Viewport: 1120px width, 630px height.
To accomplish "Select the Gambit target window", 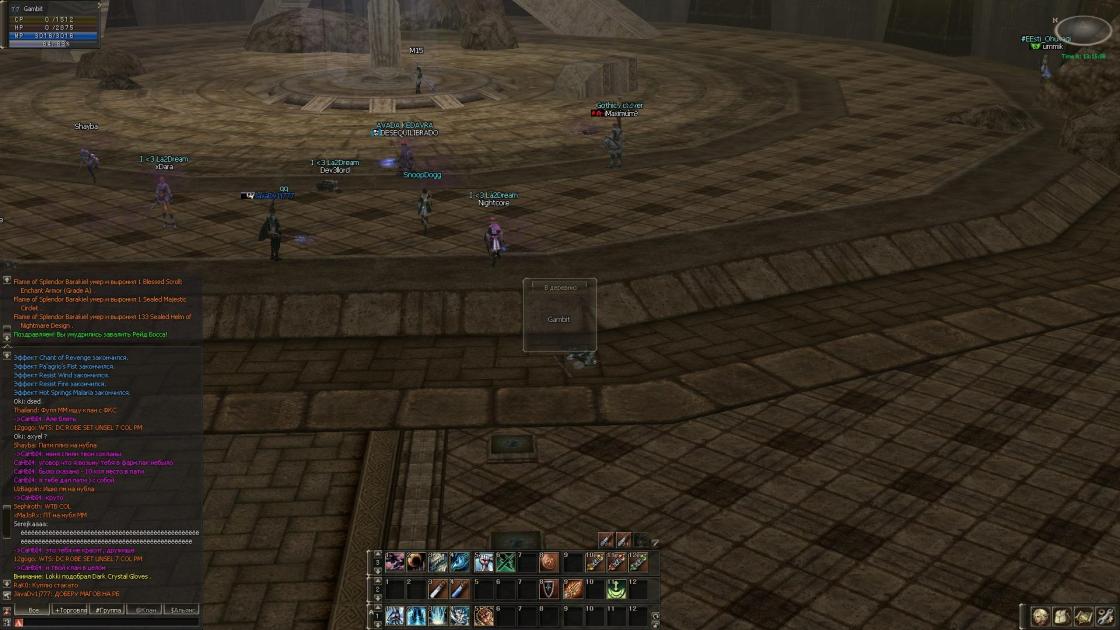I will (x=559, y=315).
